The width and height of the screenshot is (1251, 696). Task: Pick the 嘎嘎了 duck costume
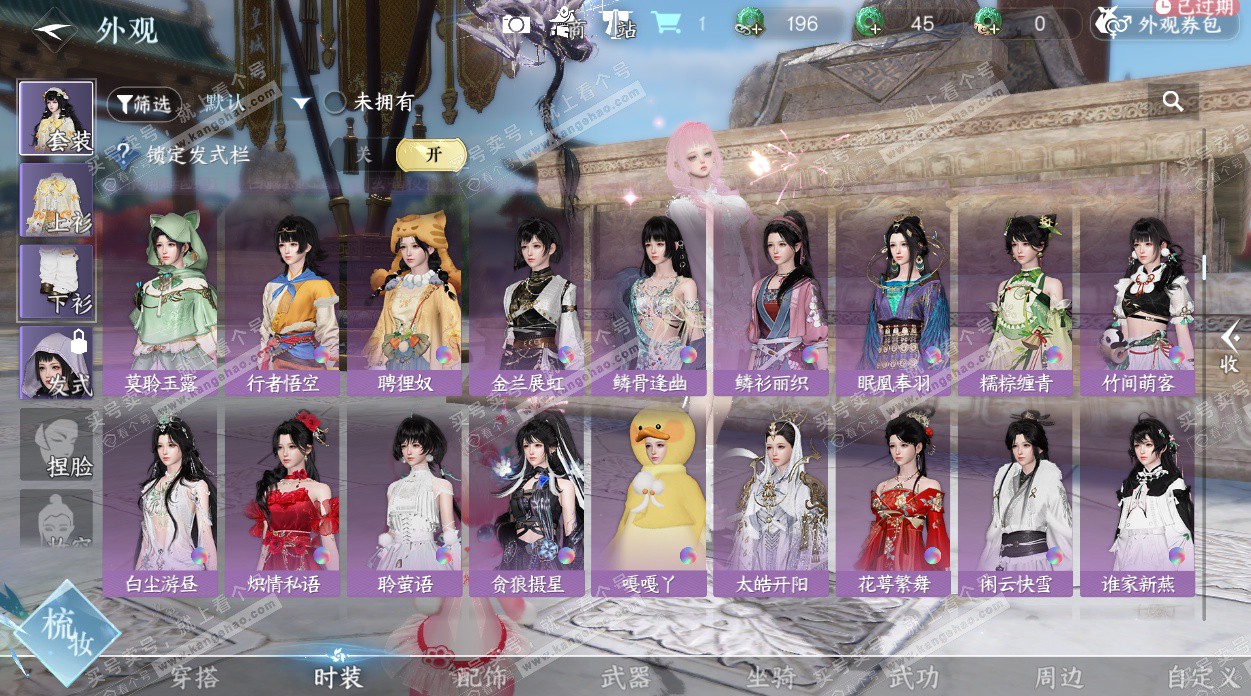649,500
